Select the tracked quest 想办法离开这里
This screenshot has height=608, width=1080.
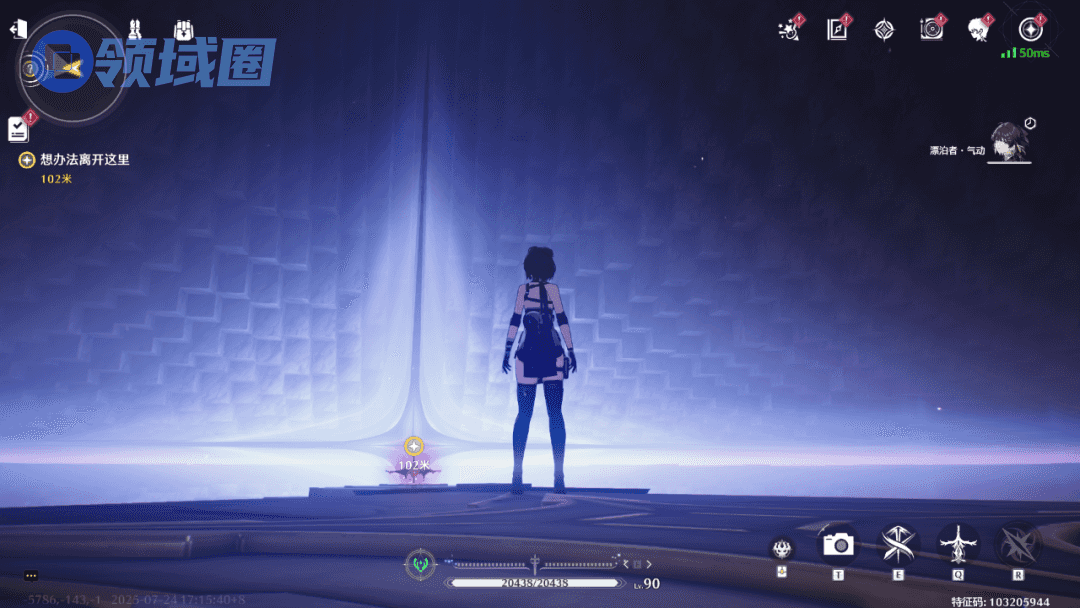85,159
